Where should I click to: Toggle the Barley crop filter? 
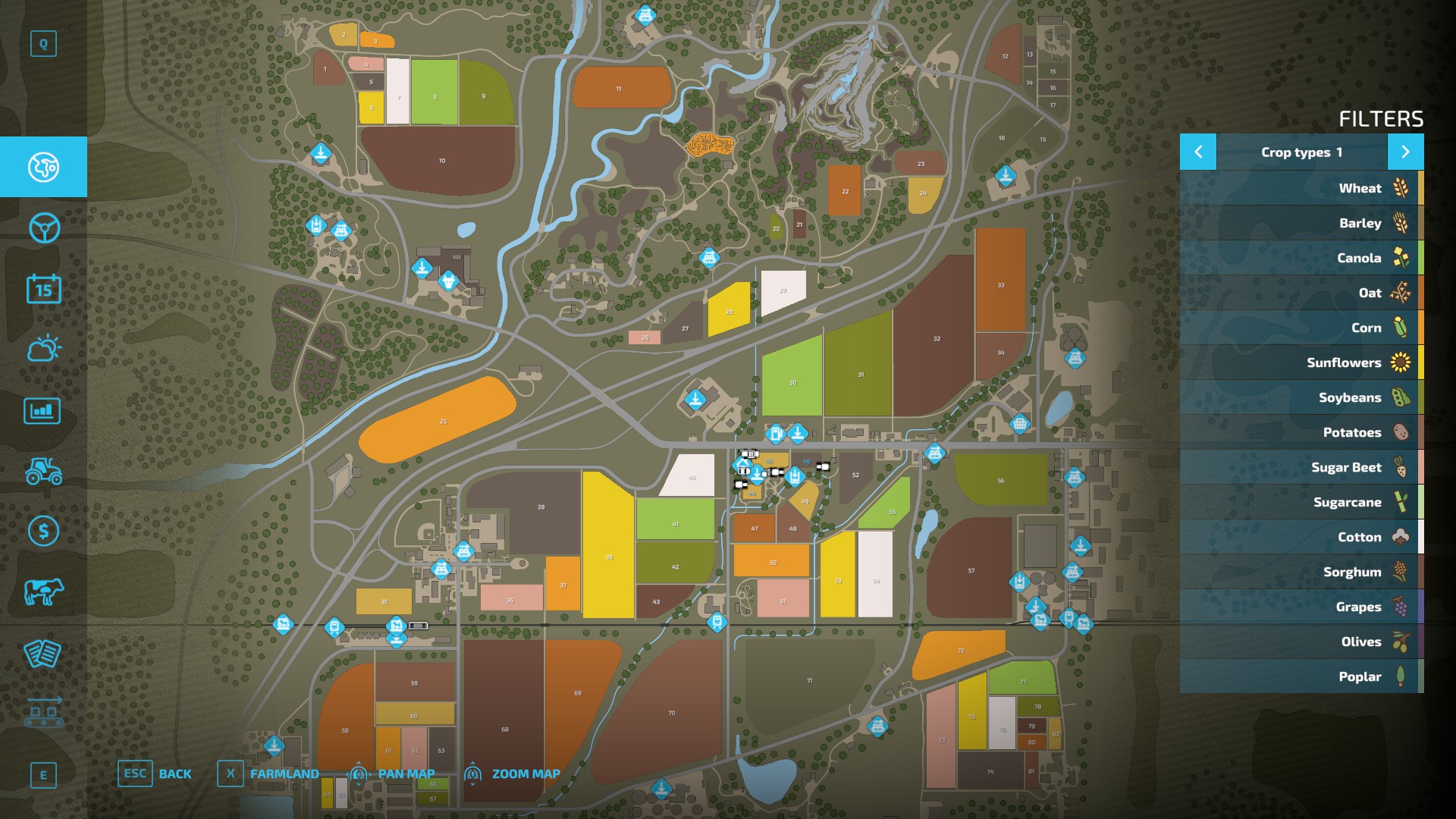[x=1301, y=223]
